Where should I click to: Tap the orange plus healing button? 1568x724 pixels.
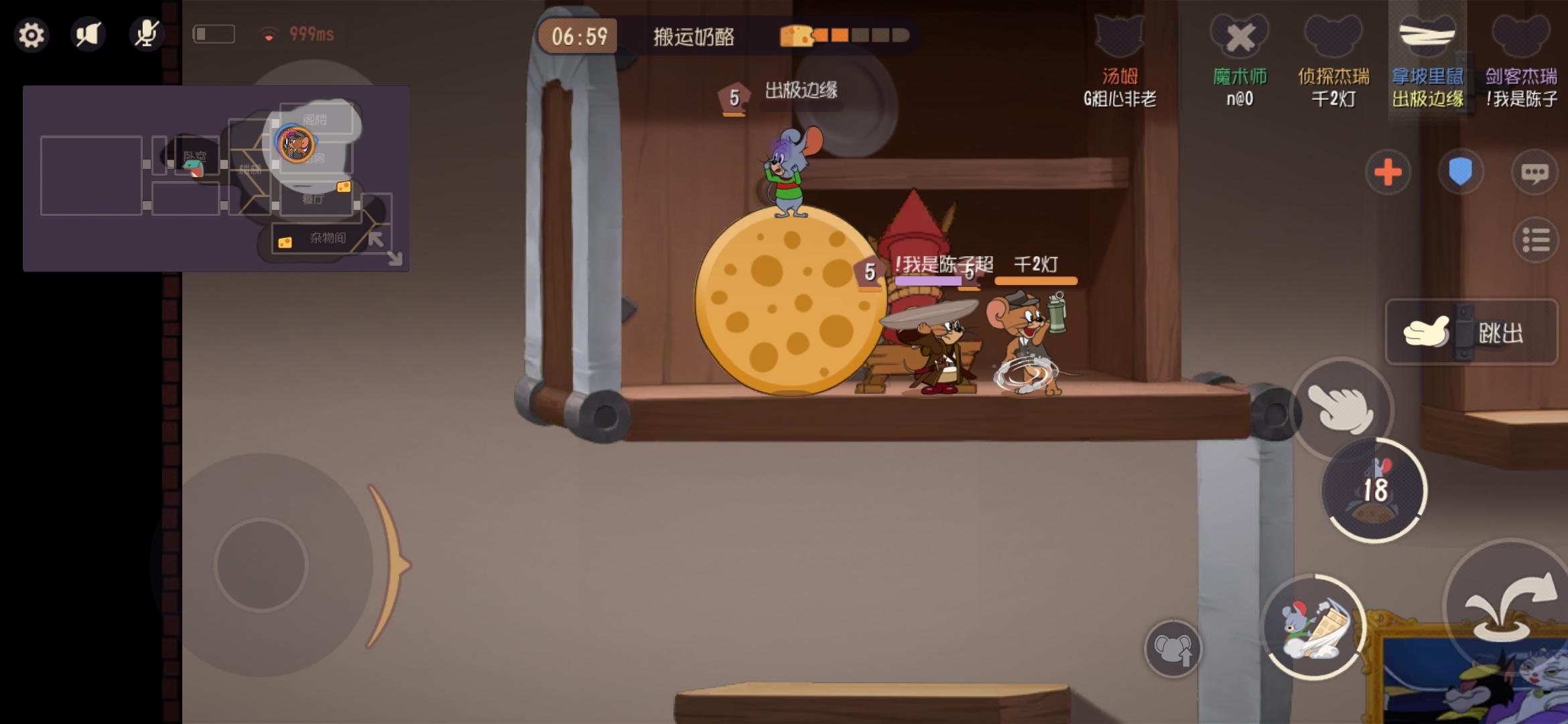1388,173
